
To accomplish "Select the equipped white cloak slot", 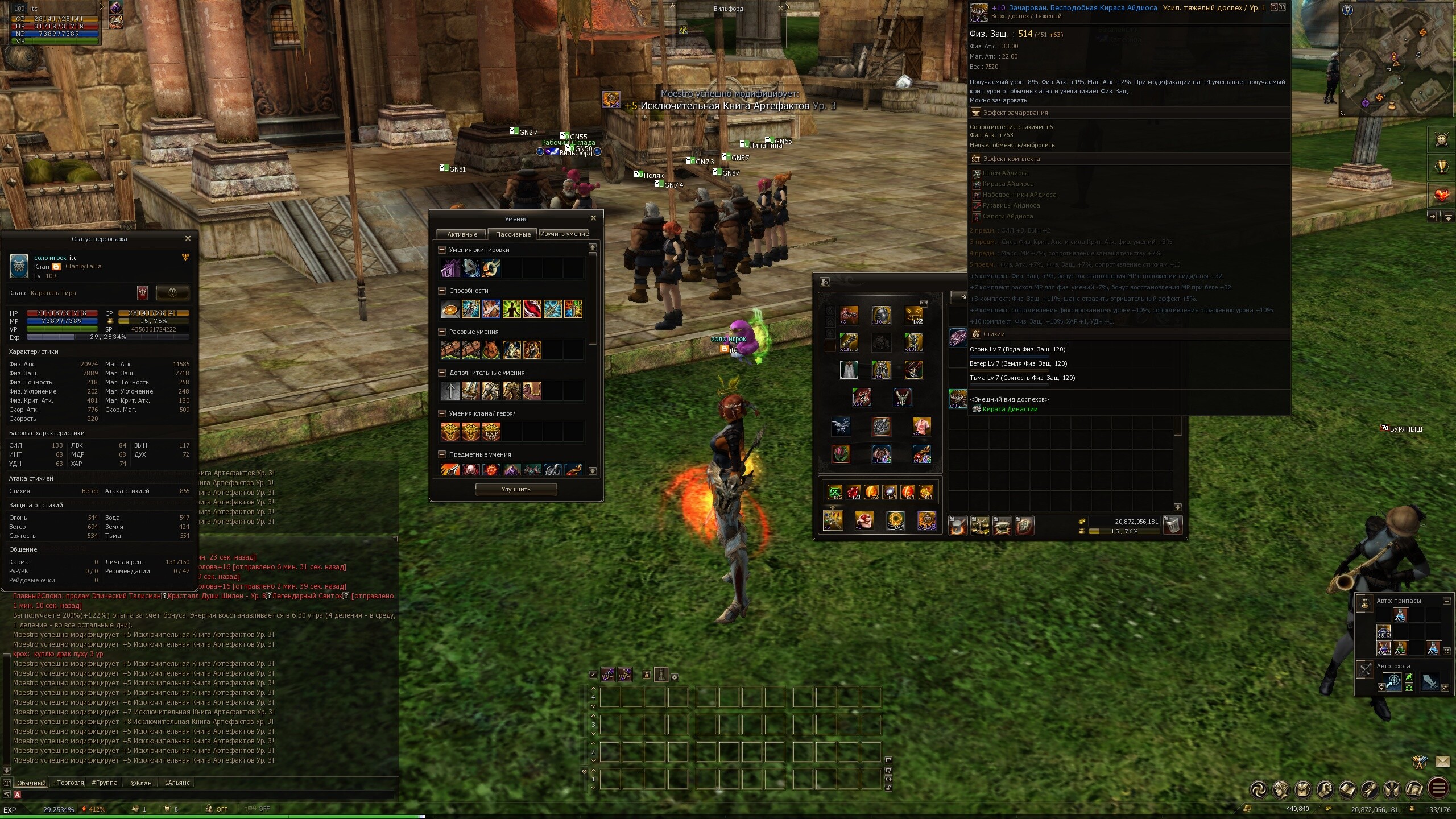I will (x=849, y=370).
